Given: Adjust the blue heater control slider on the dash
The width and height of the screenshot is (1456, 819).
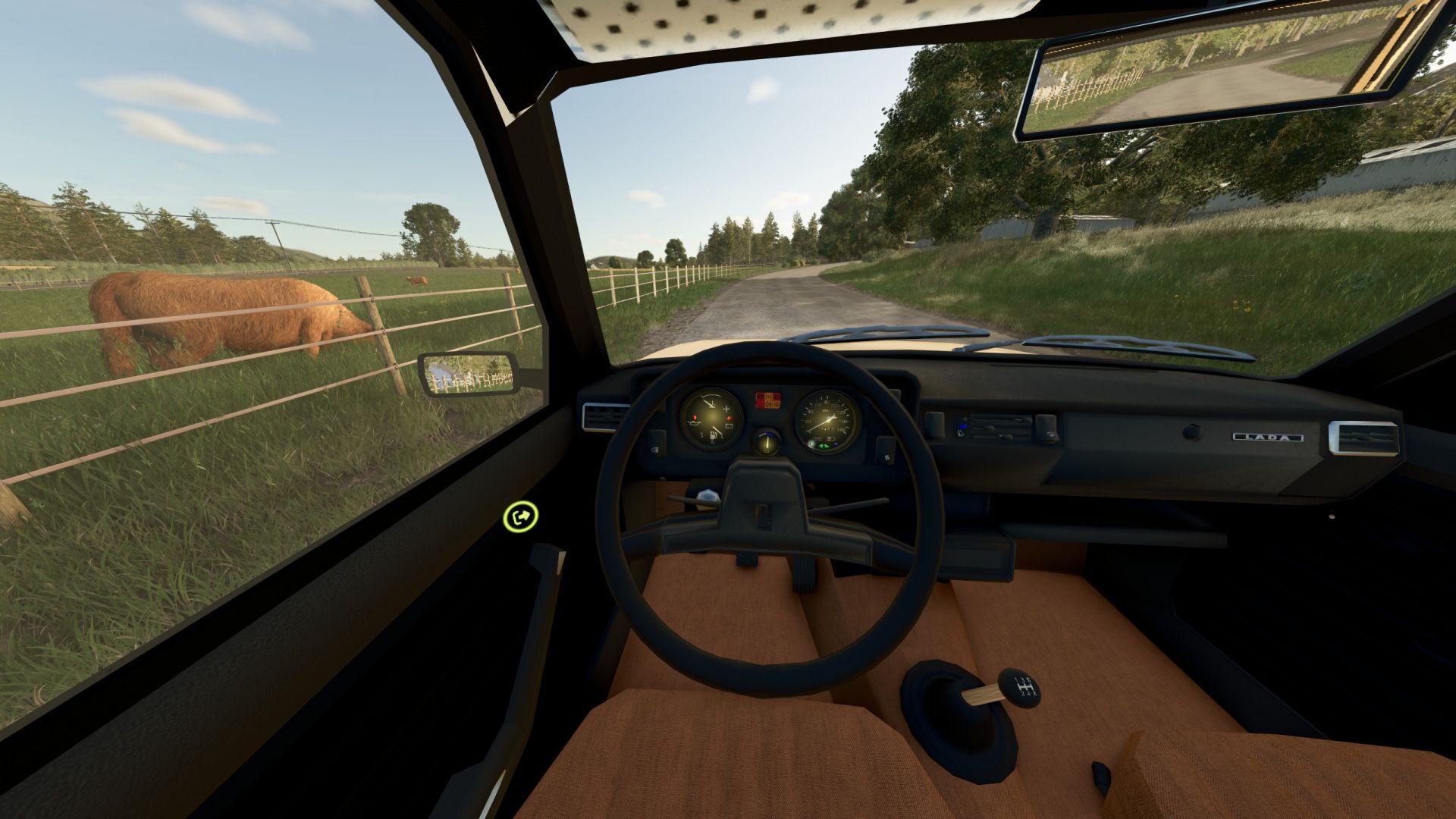Looking at the screenshot, I should click(x=963, y=426).
